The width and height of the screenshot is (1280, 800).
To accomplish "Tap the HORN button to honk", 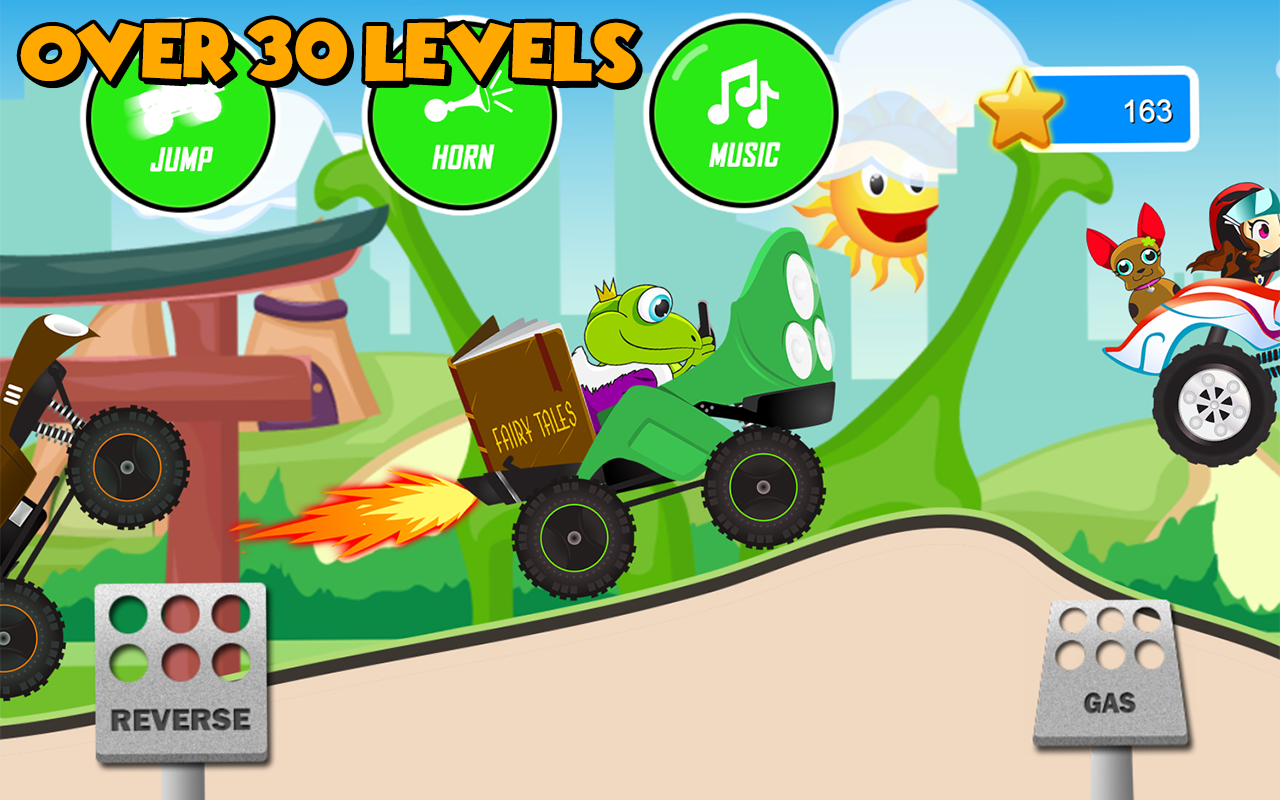I will 462,120.
